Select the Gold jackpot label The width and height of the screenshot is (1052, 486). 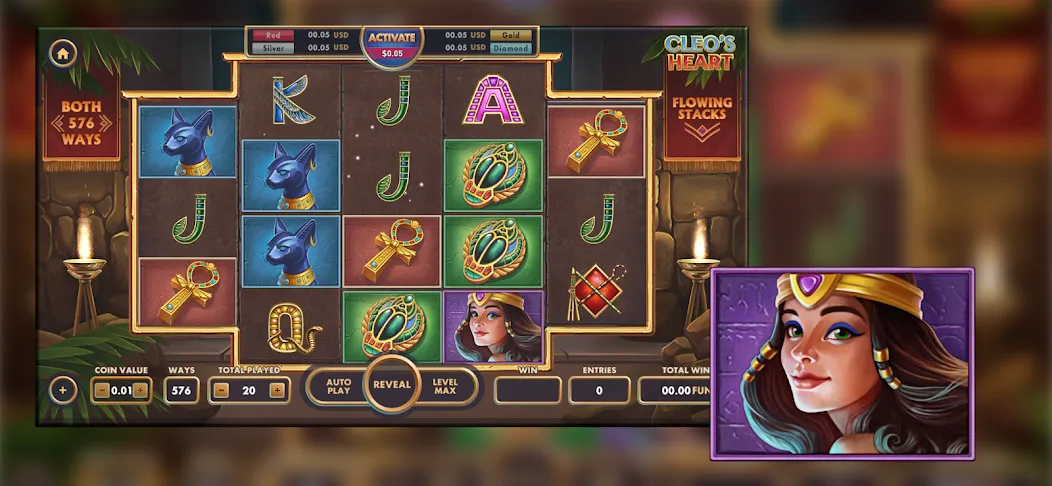click(x=510, y=35)
